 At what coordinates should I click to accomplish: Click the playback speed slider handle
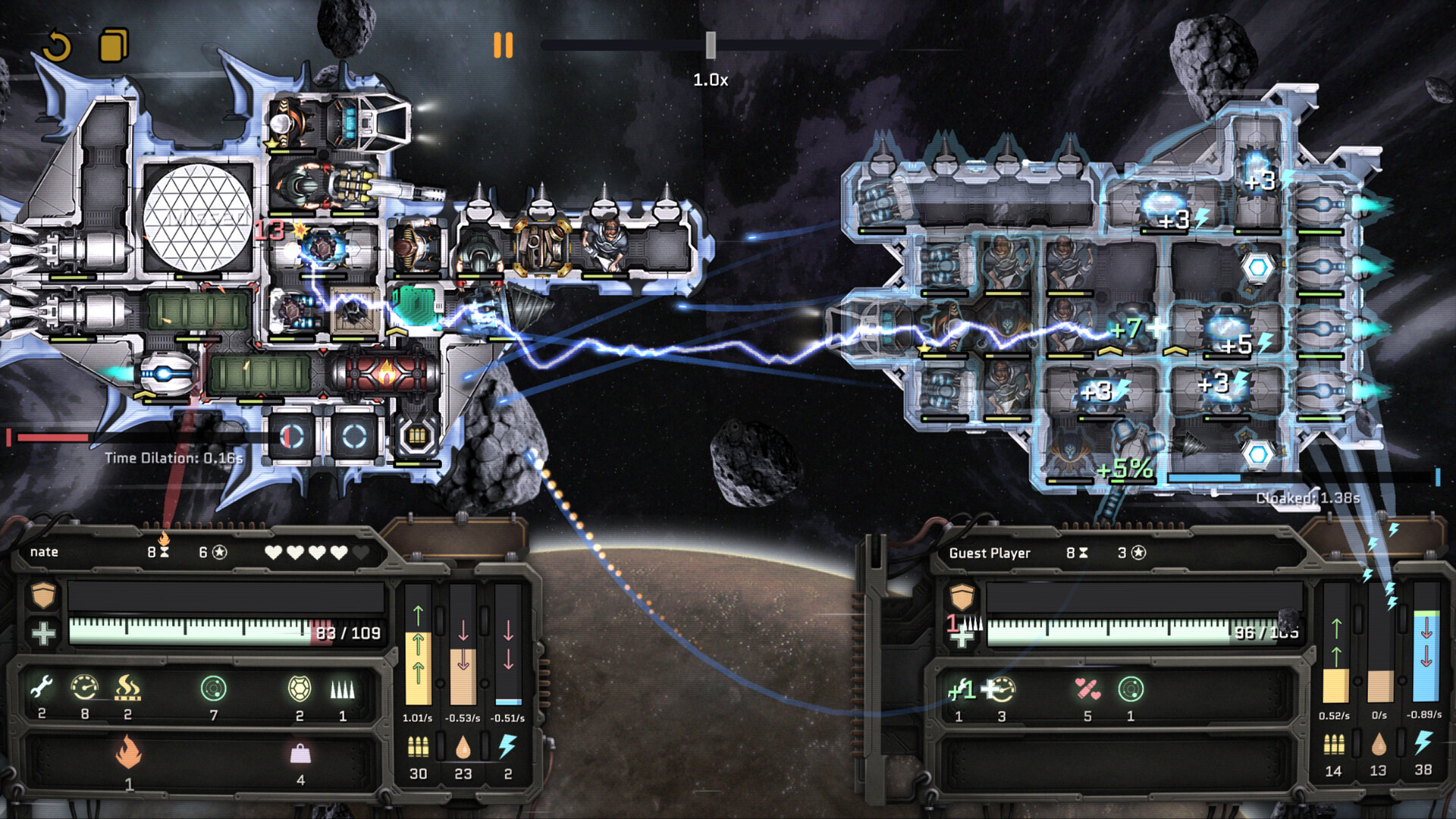coord(711,45)
